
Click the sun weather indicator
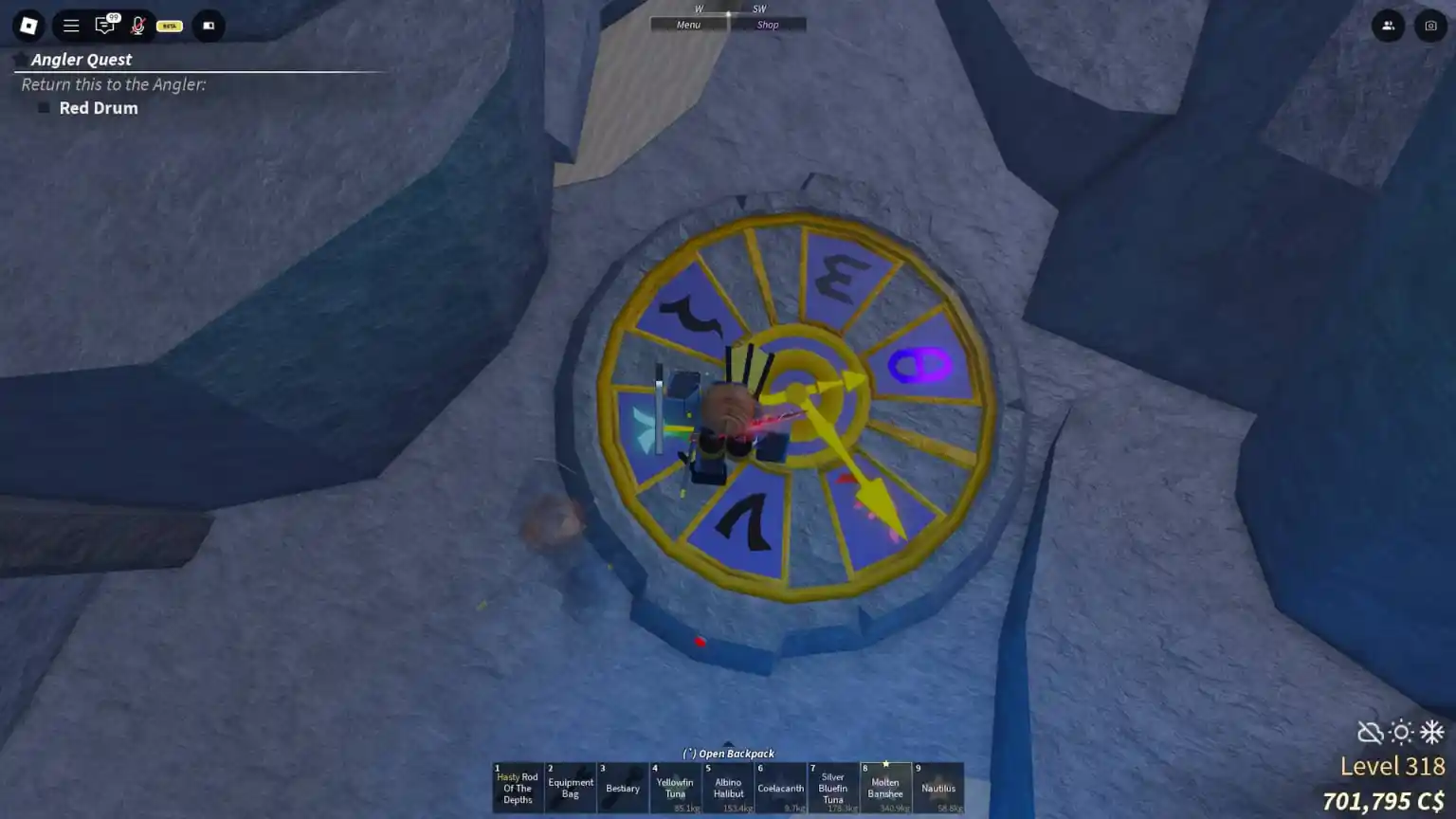(x=1400, y=732)
